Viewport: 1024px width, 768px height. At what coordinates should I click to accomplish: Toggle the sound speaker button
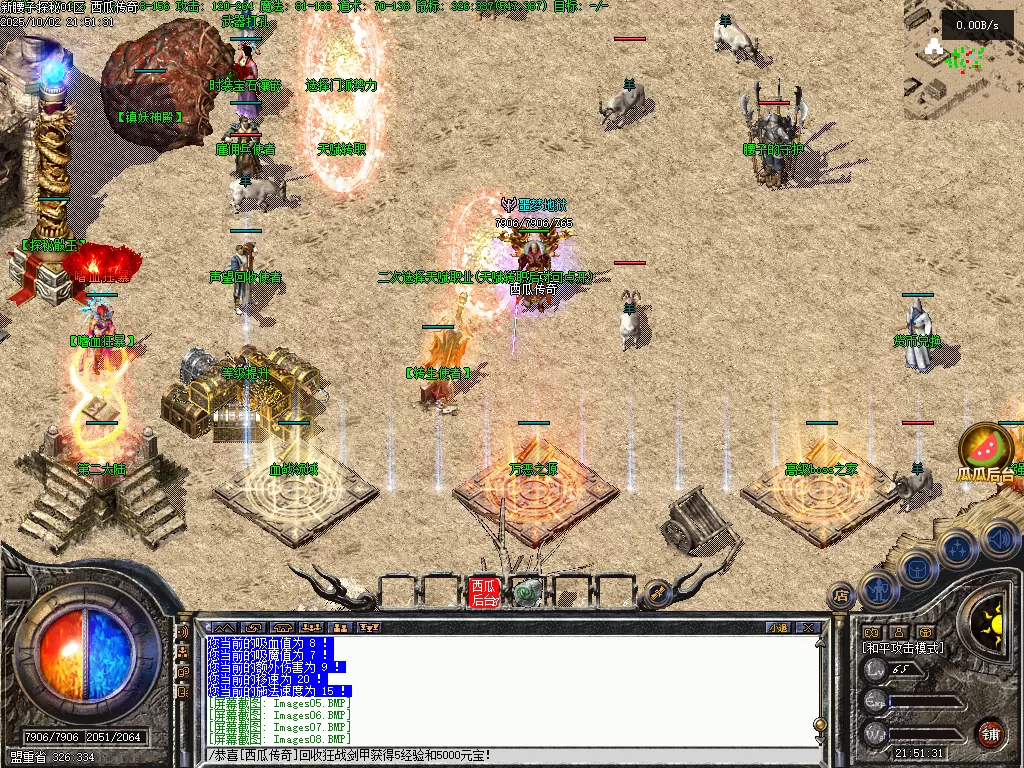(x=999, y=540)
